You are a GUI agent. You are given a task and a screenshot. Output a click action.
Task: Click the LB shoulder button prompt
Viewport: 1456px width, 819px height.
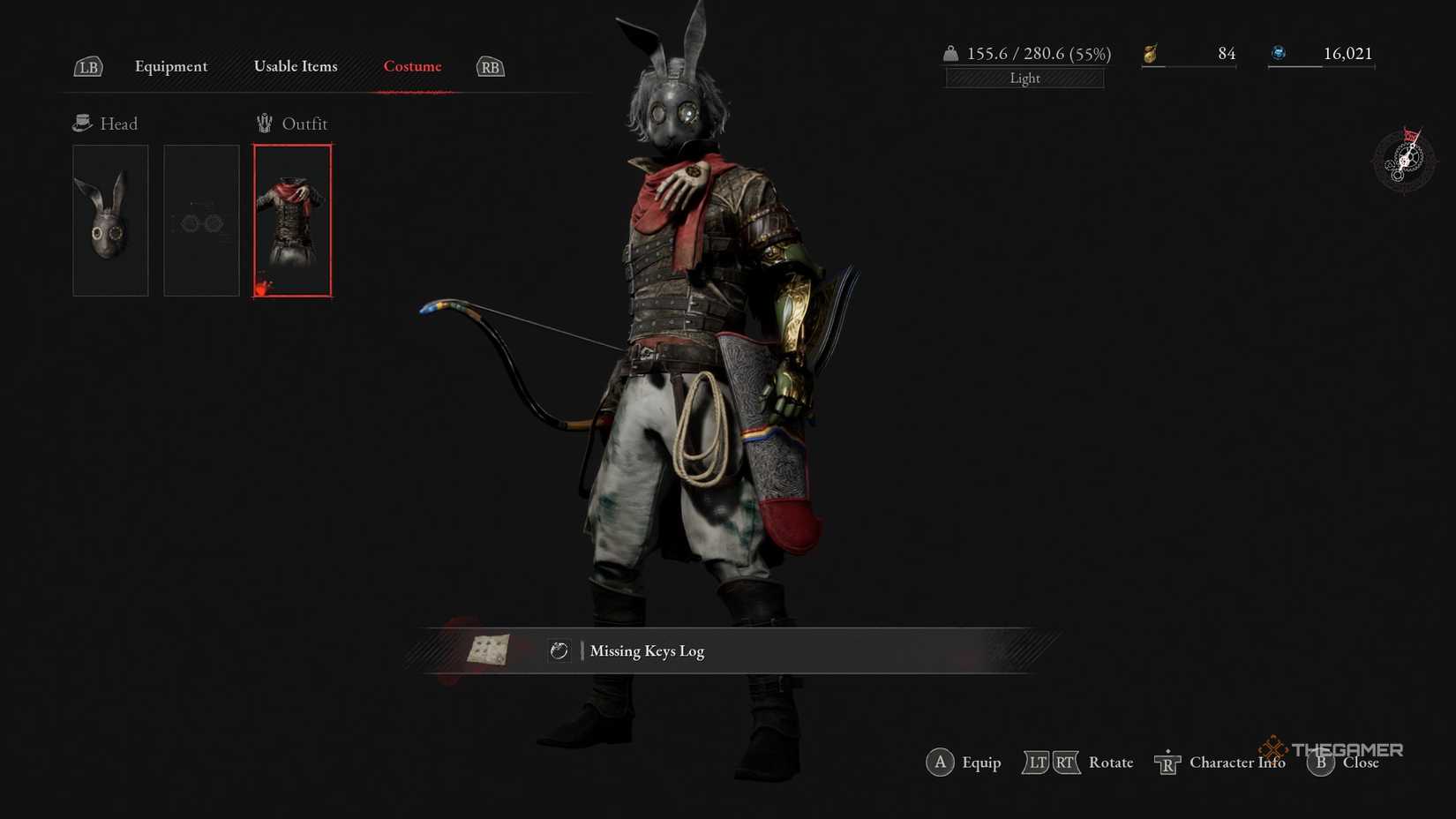pos(87,65)
